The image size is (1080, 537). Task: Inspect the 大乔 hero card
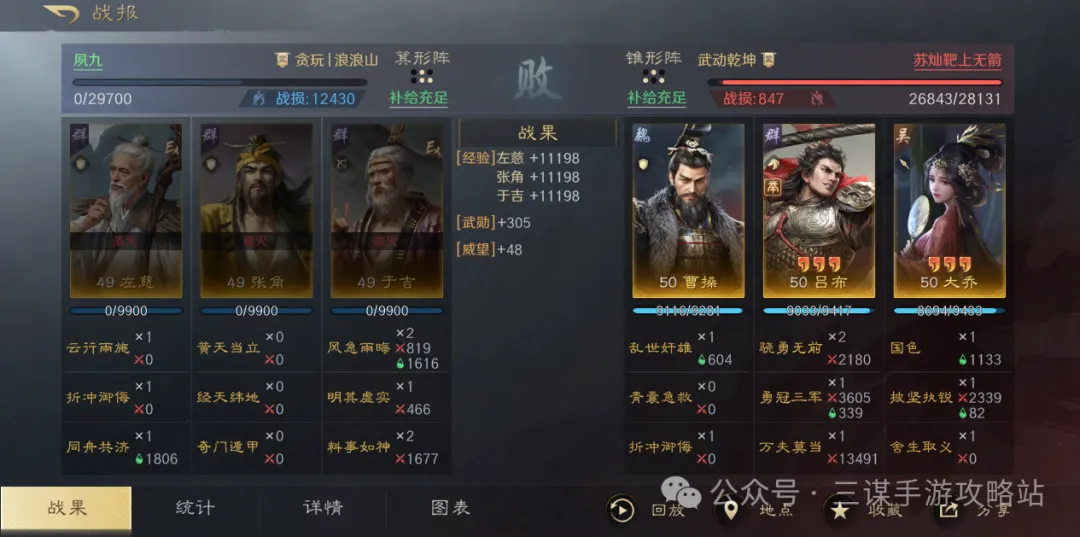[x=949, y=210]
